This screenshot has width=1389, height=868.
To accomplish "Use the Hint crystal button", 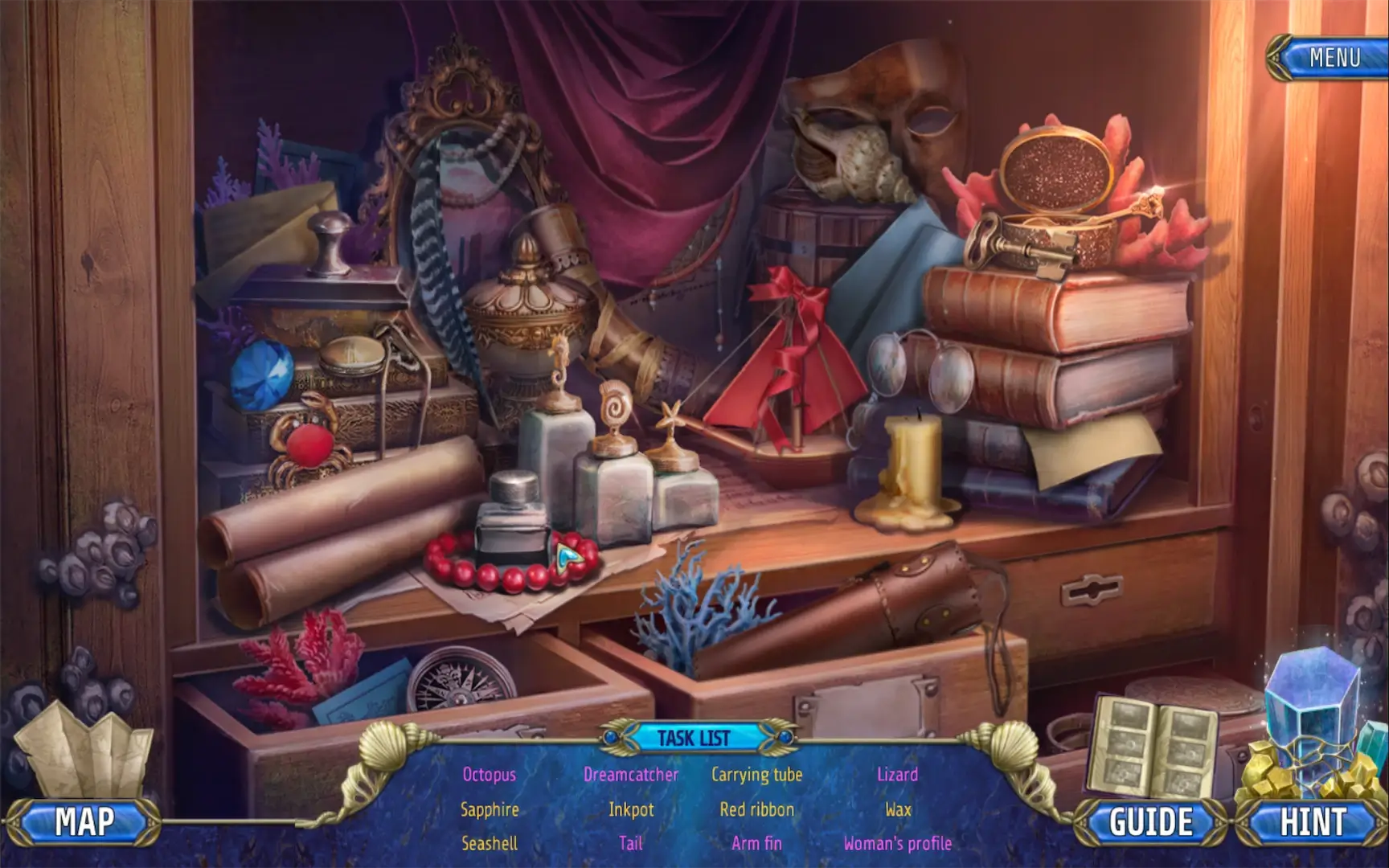I will (x=1313, y=822).
